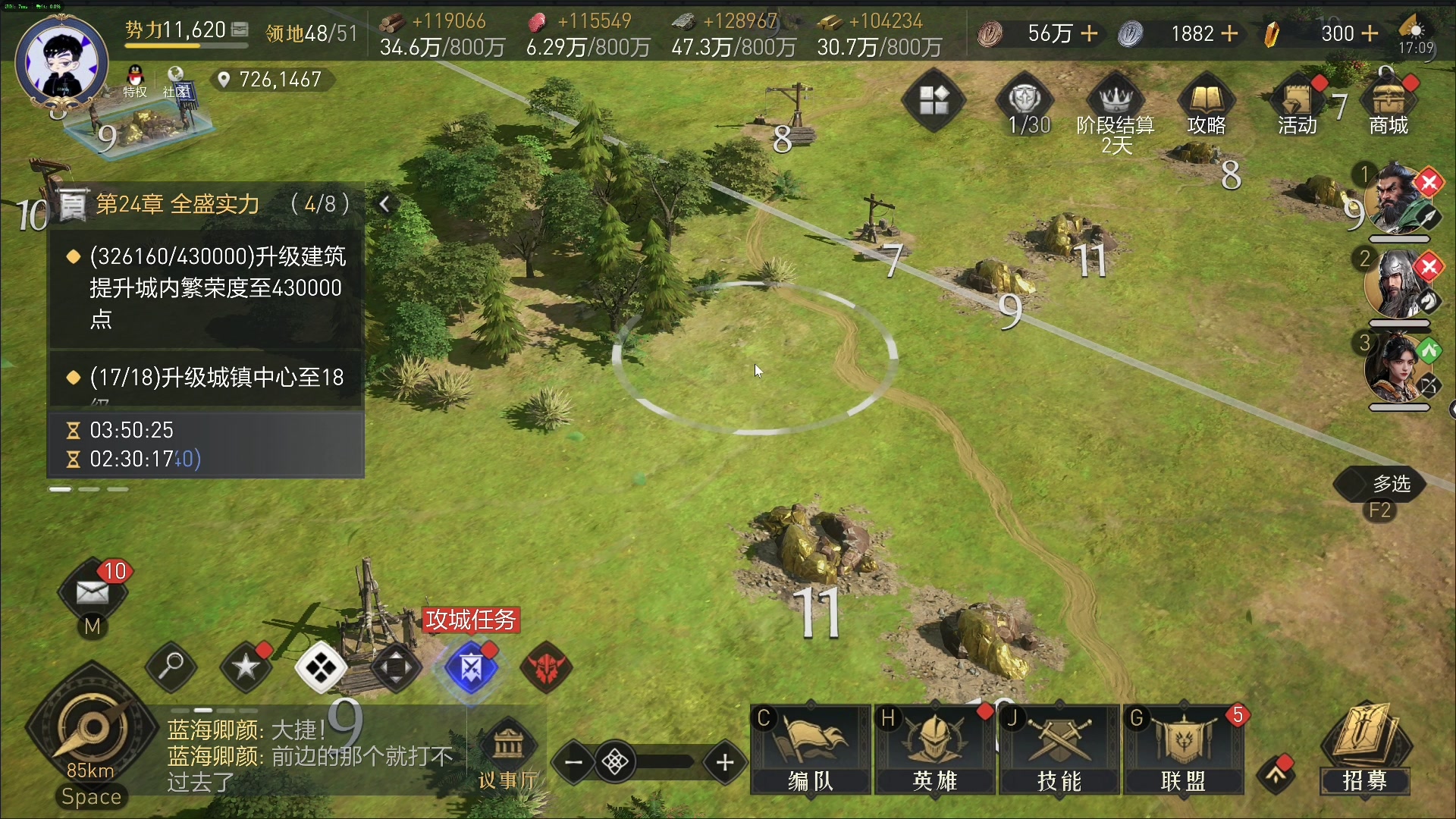The width and height of the screenshot is (1456, 819).
Task: Open the star favorites icon
Action: point(246,667)
